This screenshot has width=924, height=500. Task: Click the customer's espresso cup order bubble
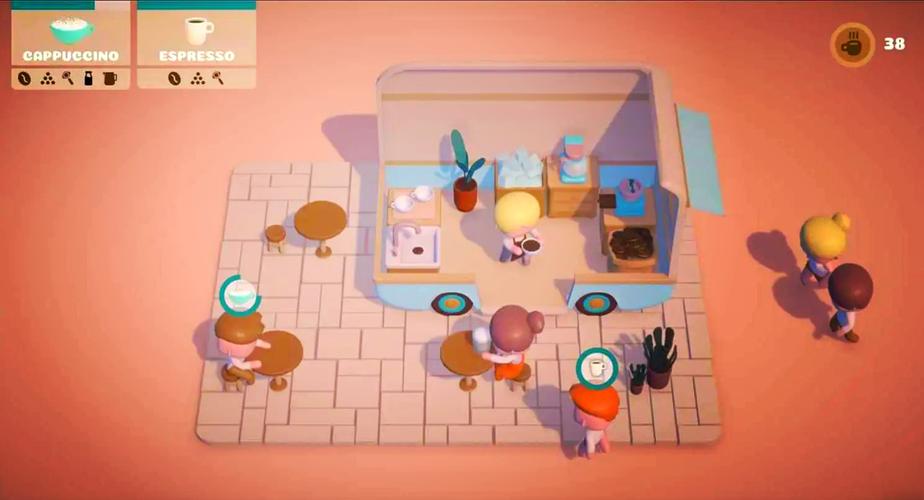597,368
